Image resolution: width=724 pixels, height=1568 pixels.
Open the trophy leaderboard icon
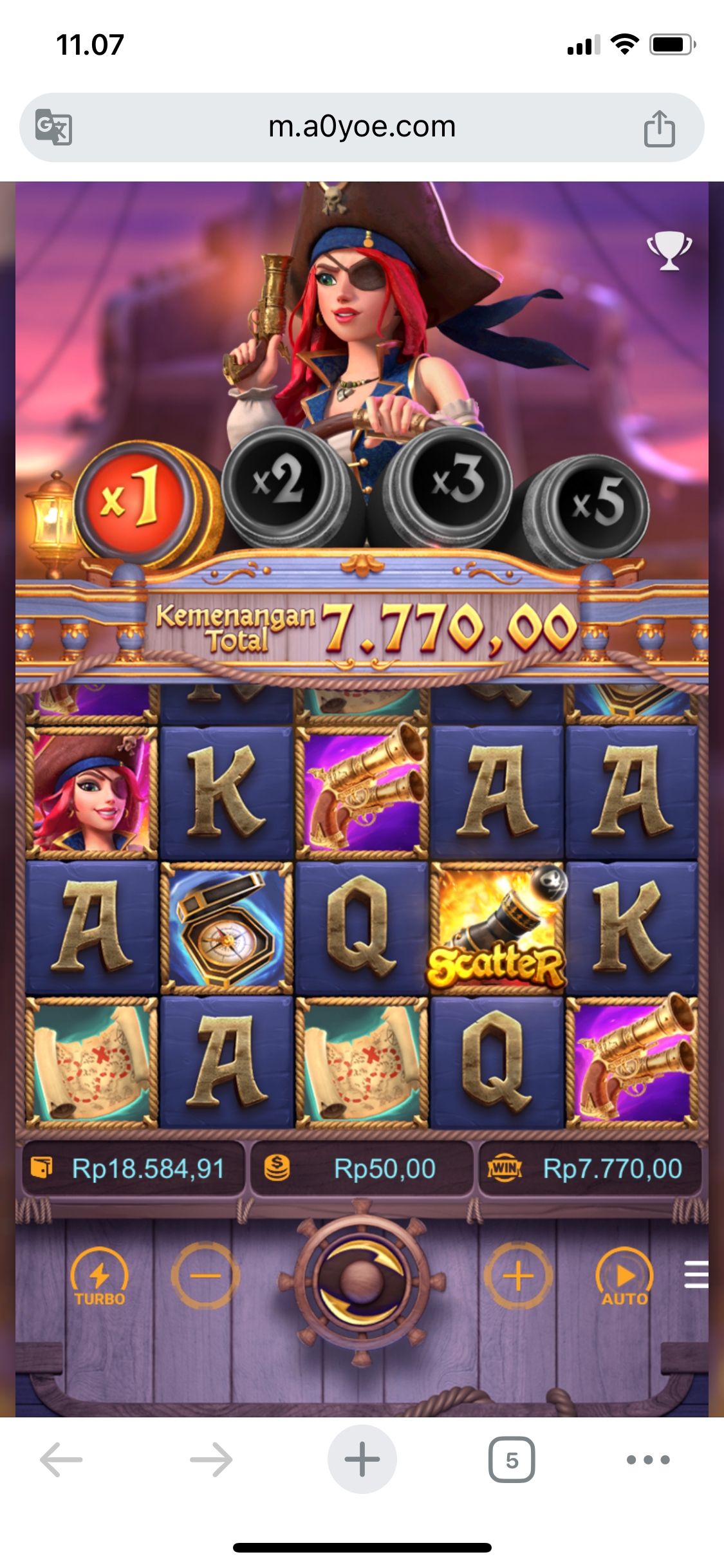(x=669, y=250)
